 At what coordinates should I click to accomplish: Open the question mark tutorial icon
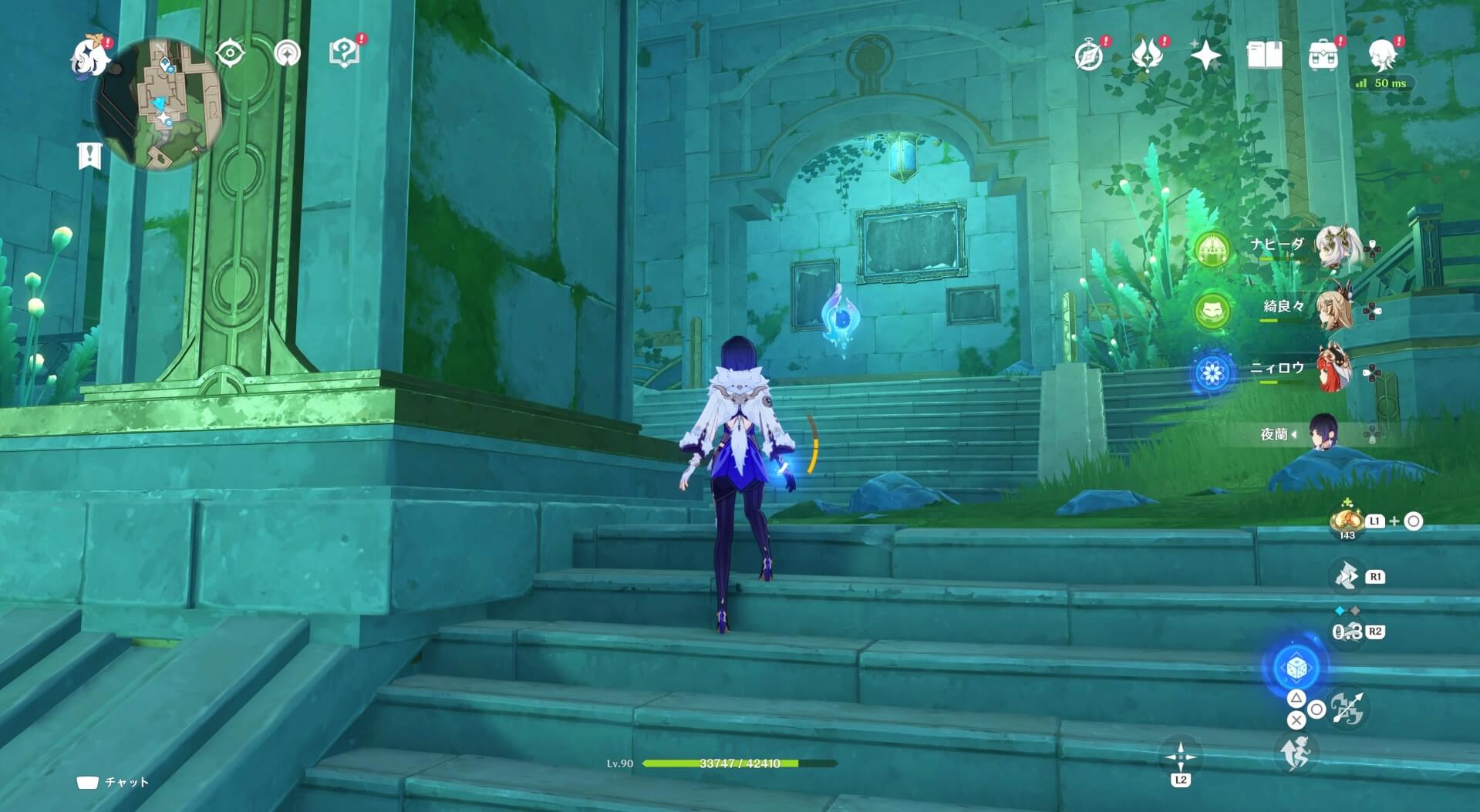pos(344,52)
